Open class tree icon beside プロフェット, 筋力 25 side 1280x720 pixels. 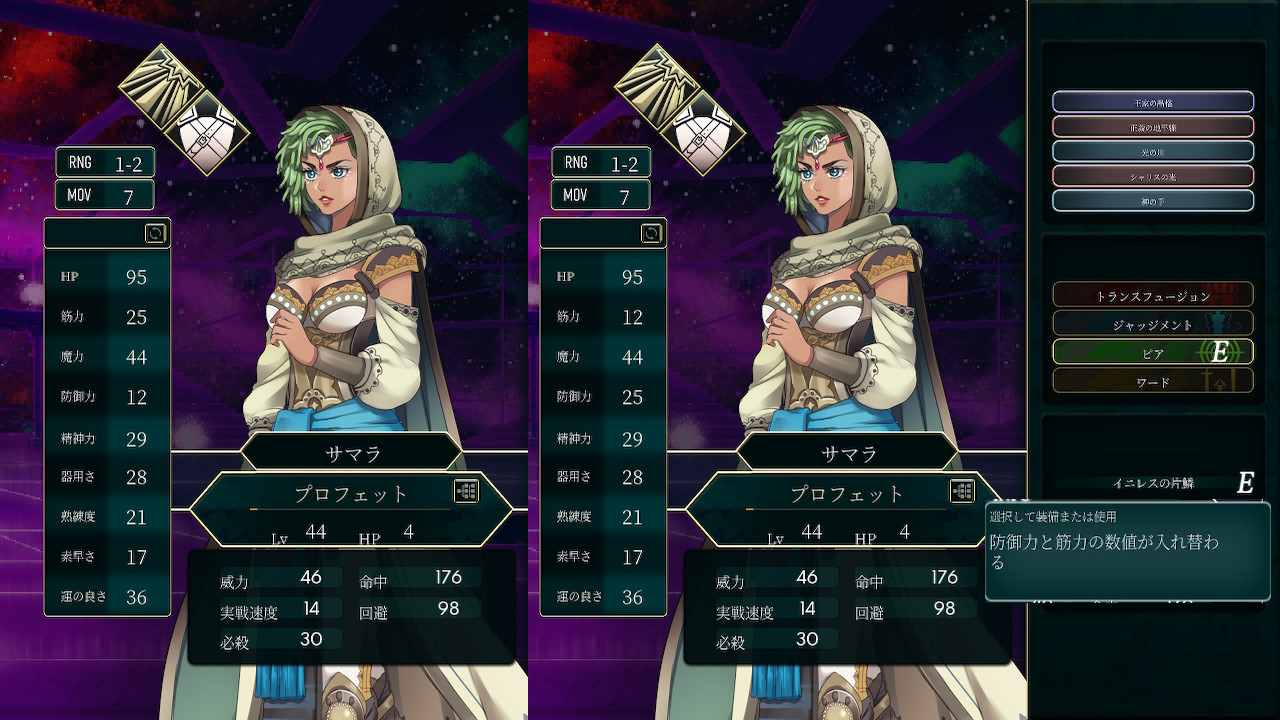(466, 491)
